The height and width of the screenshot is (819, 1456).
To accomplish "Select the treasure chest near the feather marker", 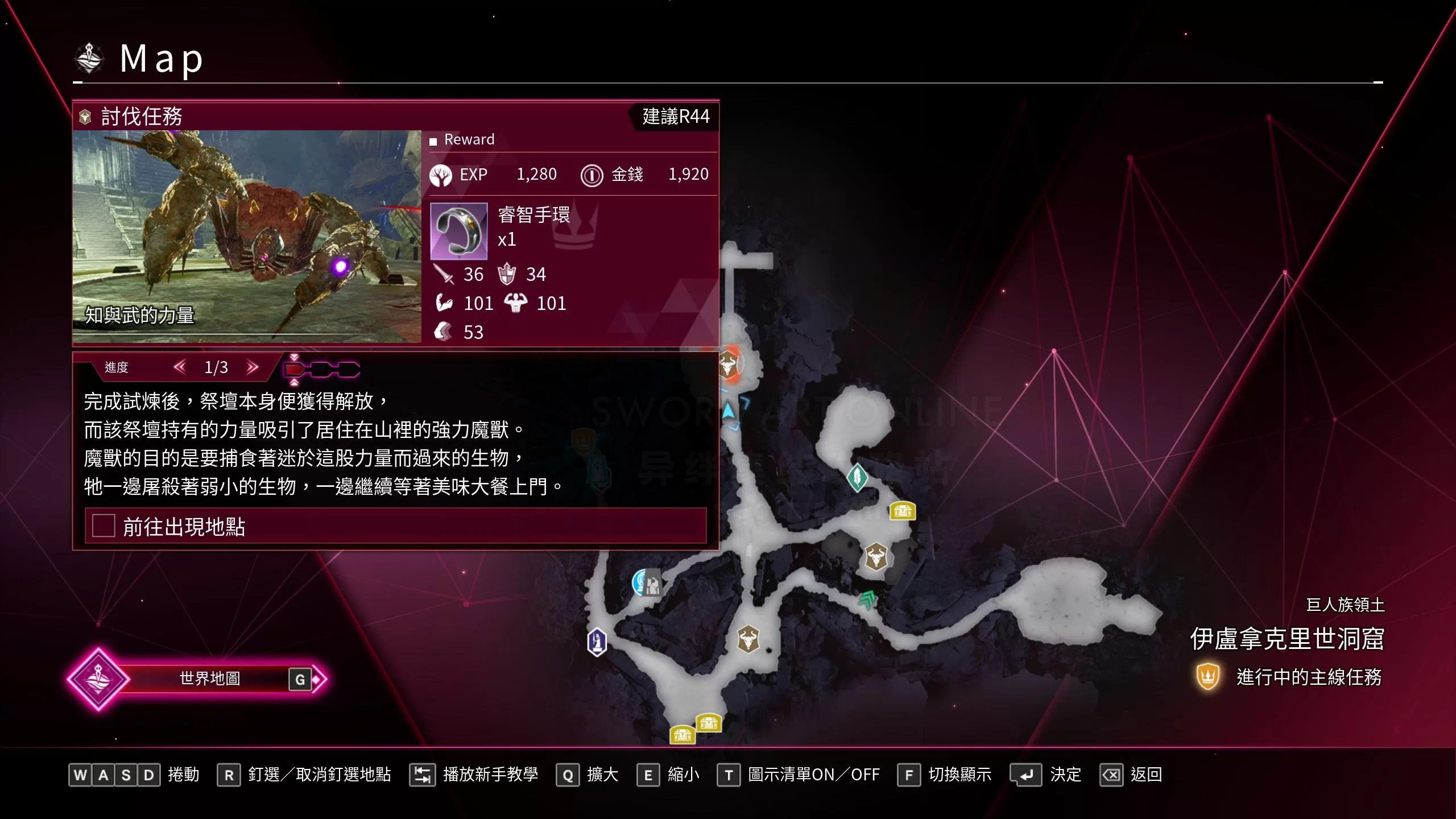I will [902, 511].
